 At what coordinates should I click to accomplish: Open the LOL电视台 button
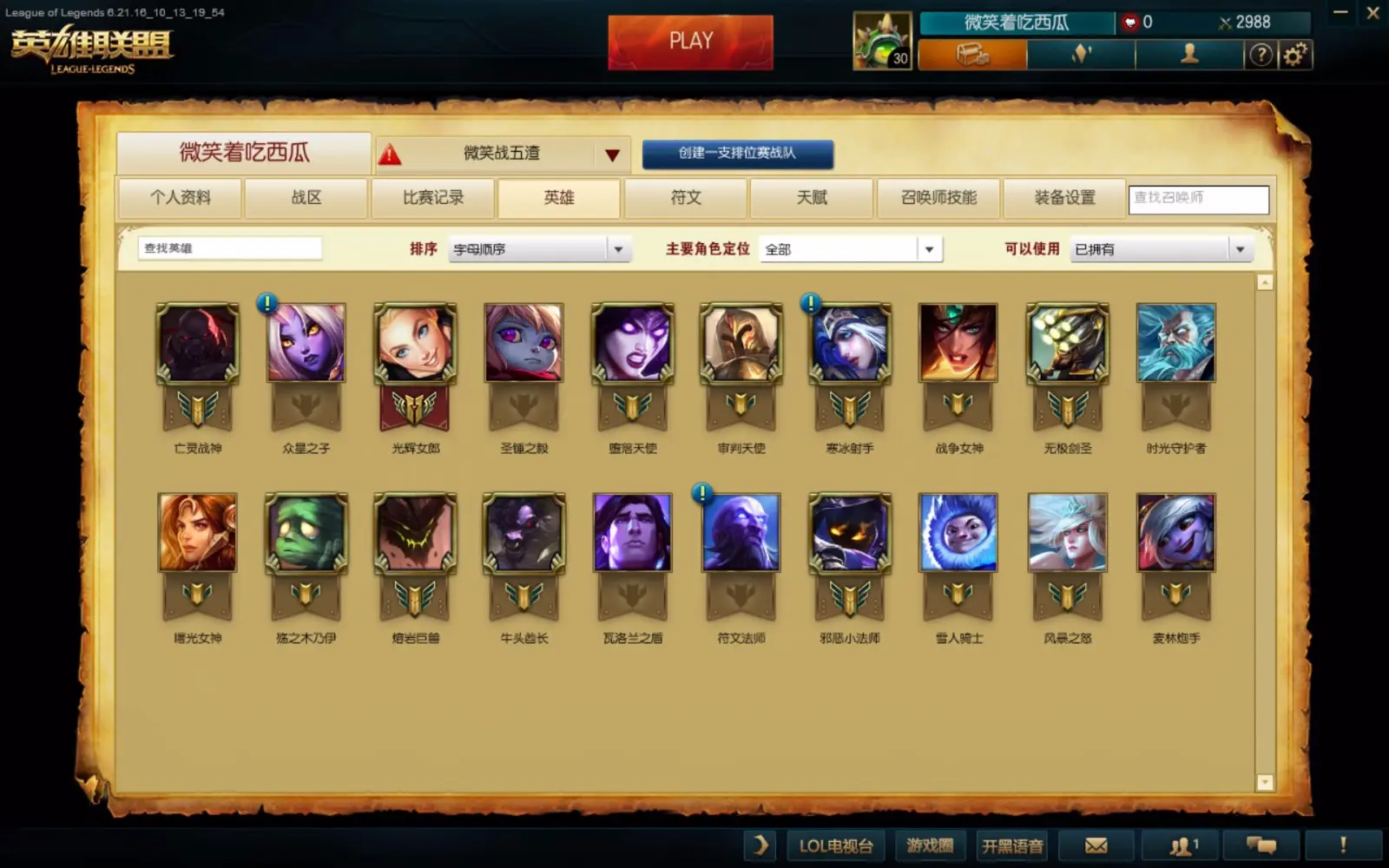pyautogui.click(x=835, y=845)
